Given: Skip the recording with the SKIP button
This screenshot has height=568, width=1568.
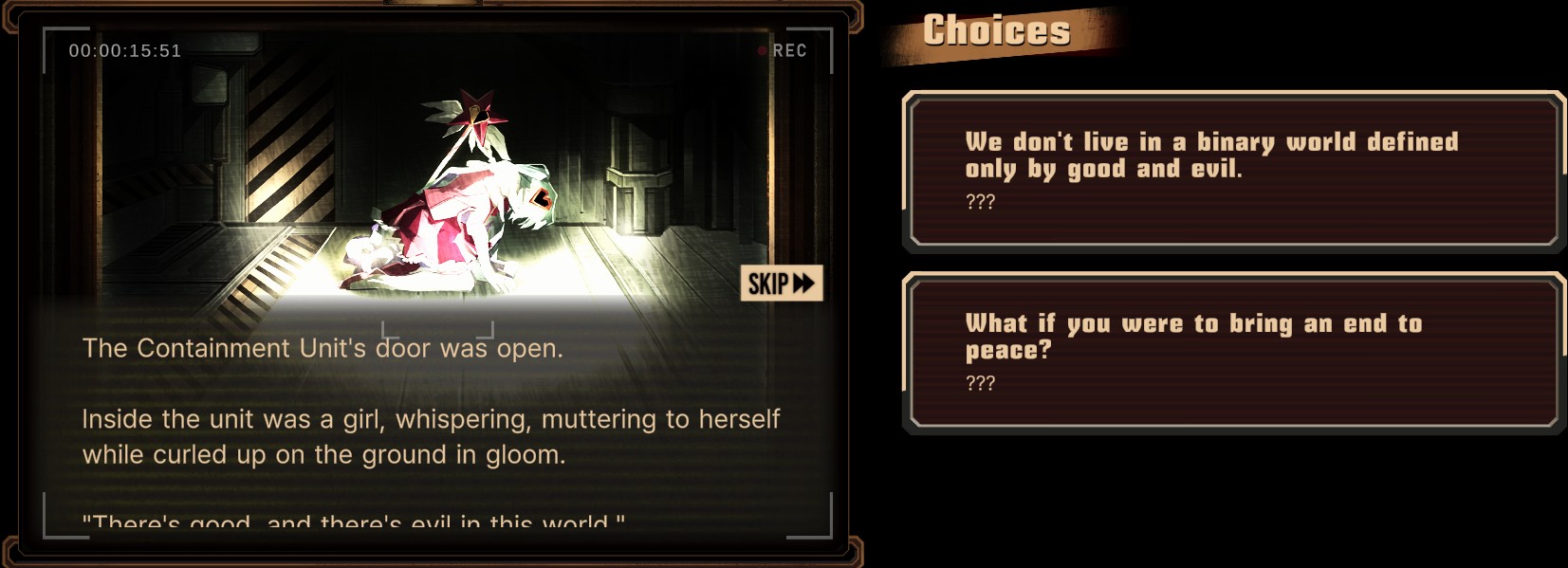Looking at the screenshot, I should 781,283.
